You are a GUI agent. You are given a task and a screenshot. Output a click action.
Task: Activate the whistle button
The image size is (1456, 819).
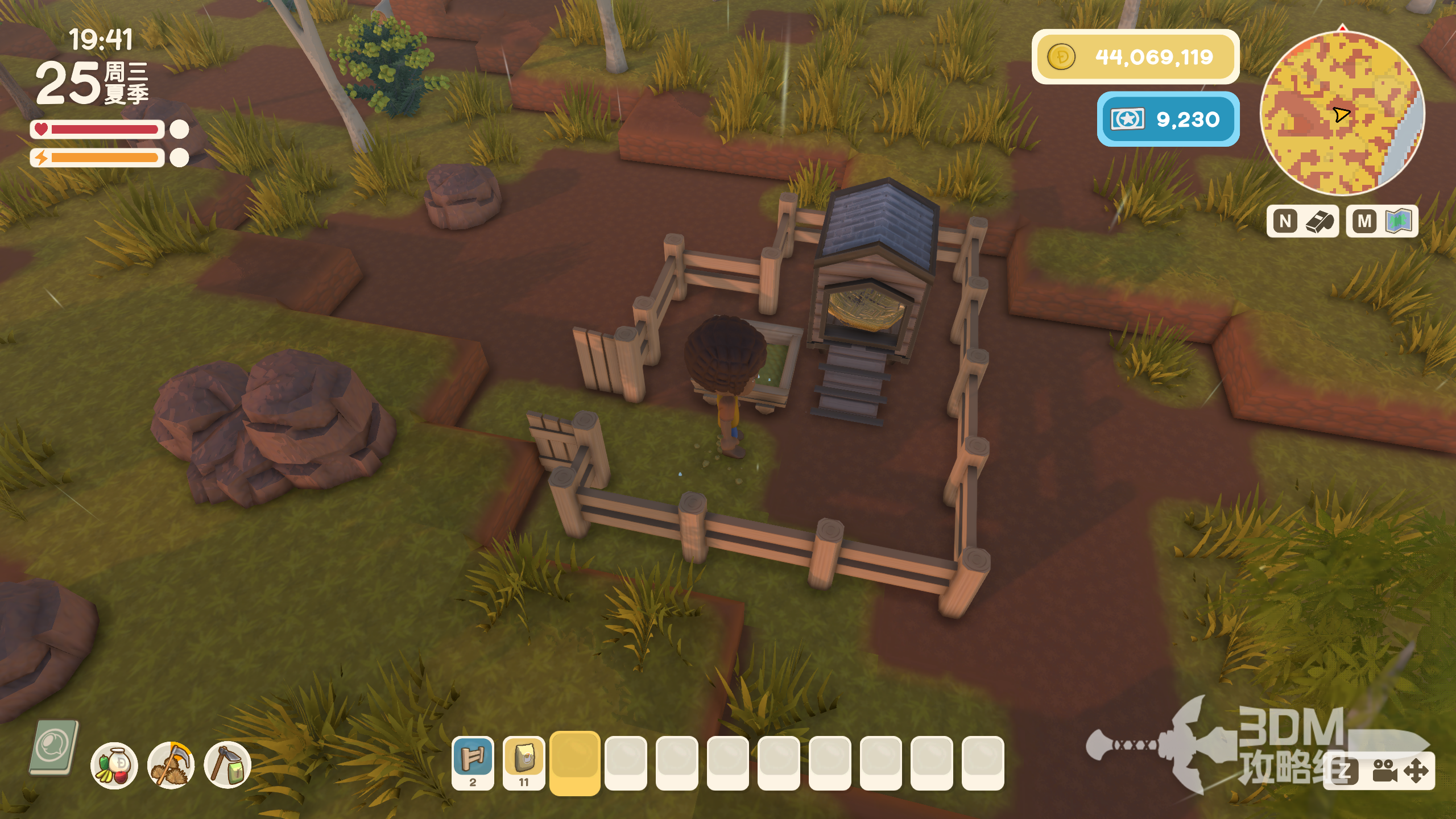1302,221
